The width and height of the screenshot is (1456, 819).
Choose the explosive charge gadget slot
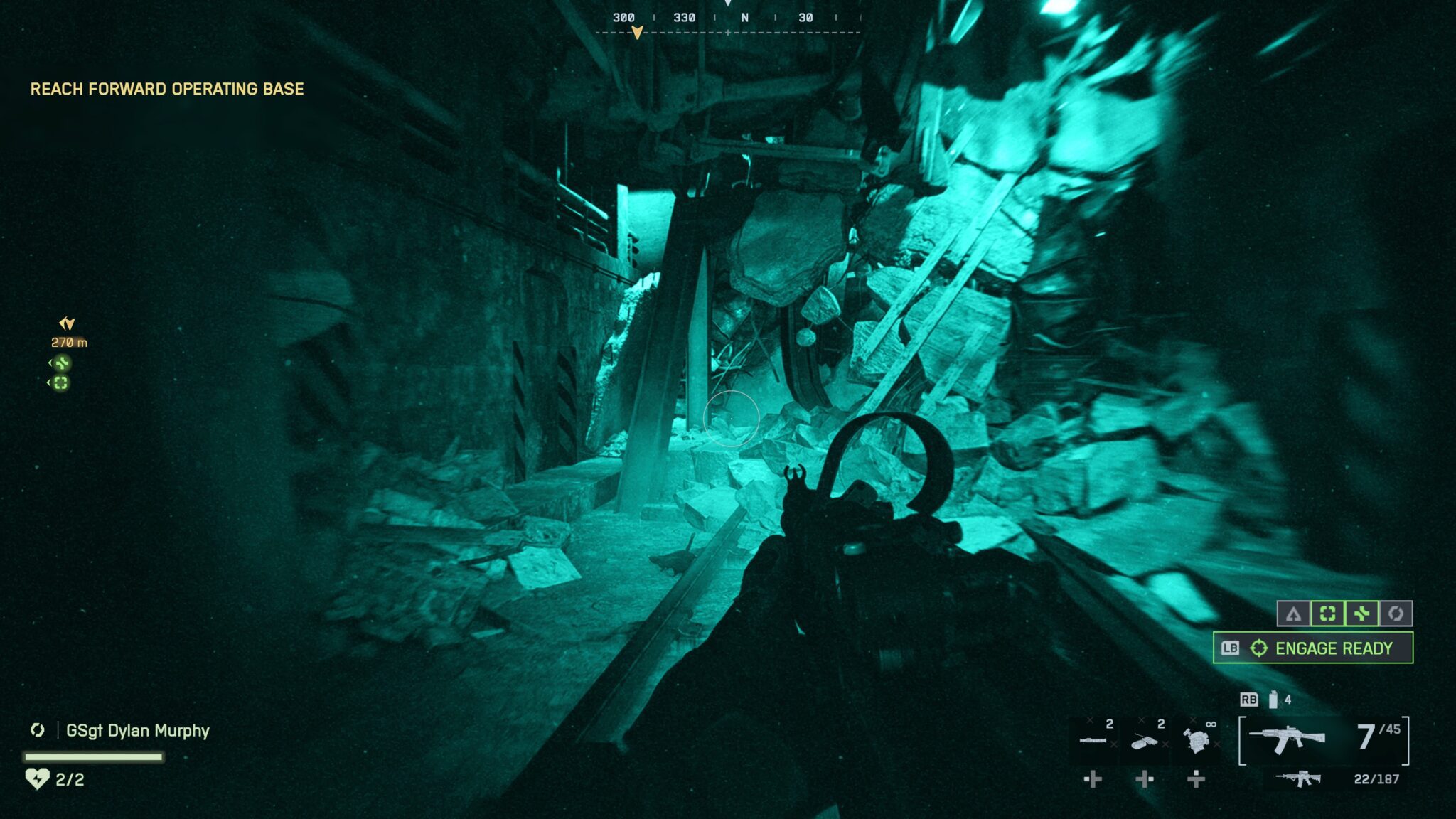(1145, 741)
